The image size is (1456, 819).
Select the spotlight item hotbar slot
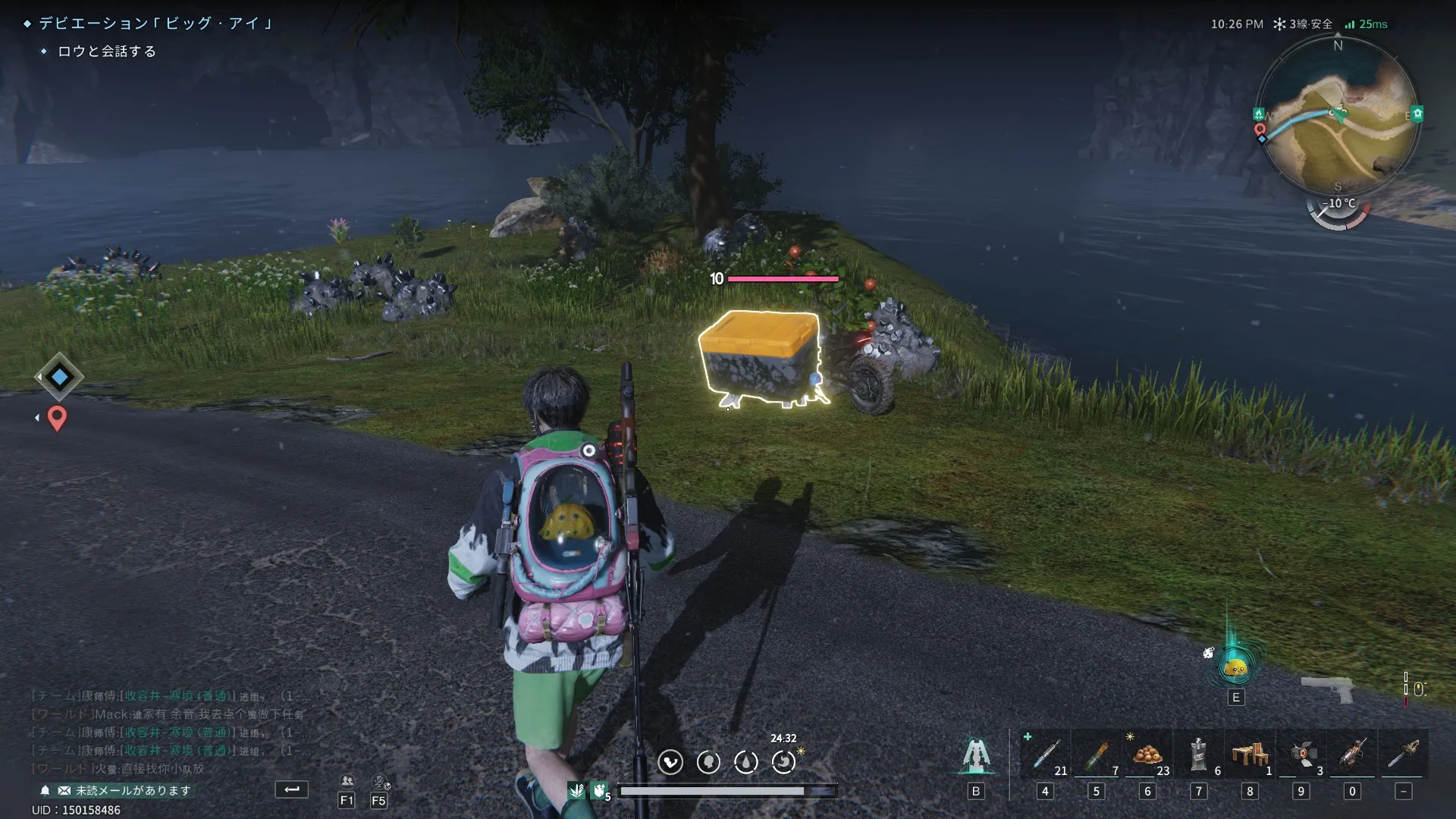pos(1301,755)
